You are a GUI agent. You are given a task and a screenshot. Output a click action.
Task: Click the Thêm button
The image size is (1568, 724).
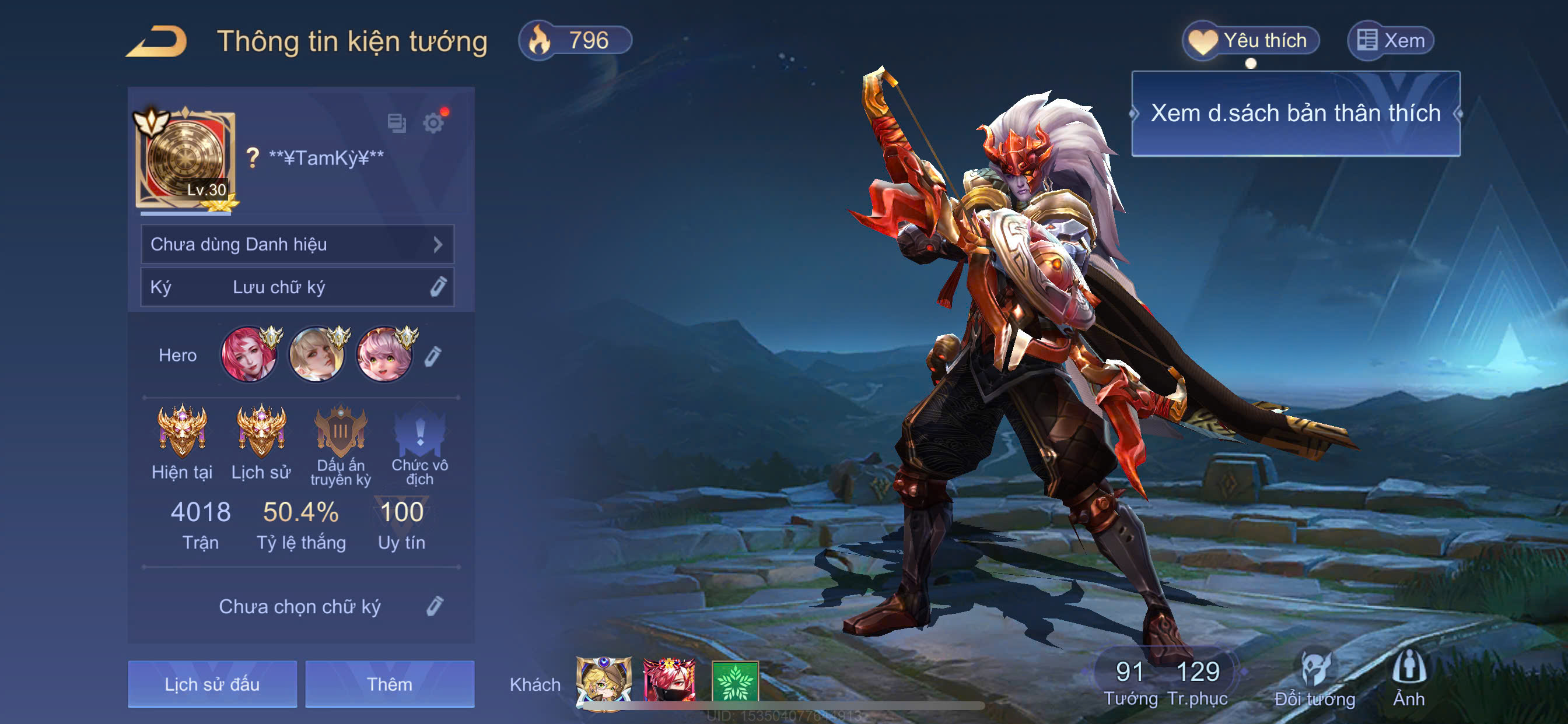click(x=390, y=684)
